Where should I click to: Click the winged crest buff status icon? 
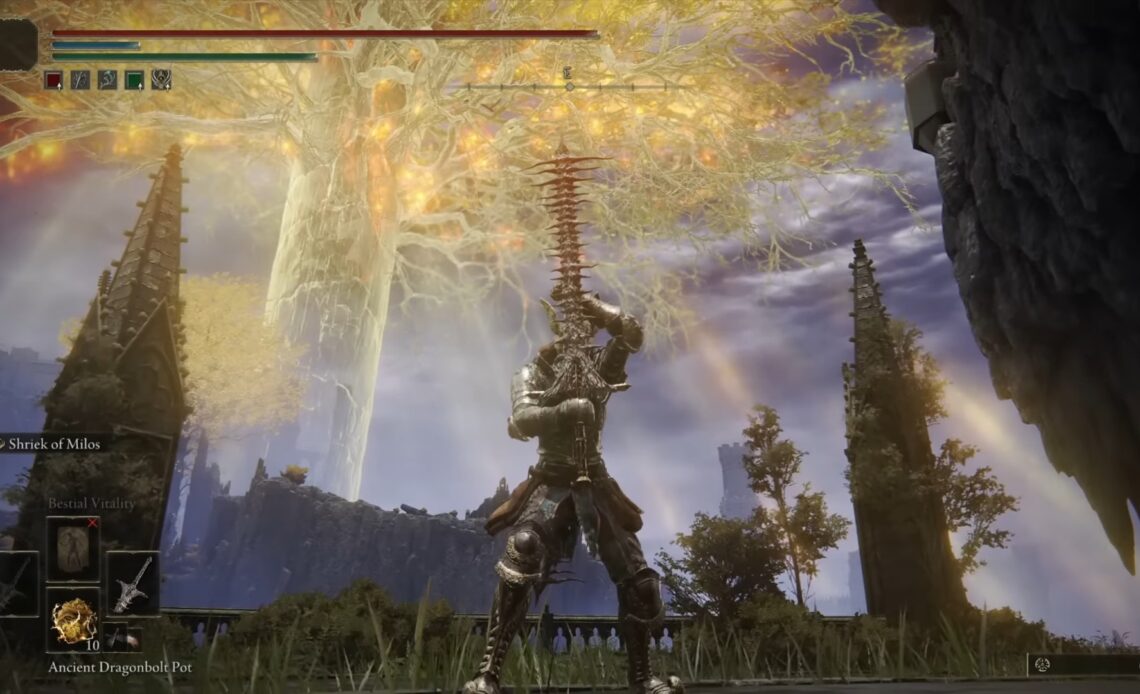pyautogui.click(x=161, y=80)
